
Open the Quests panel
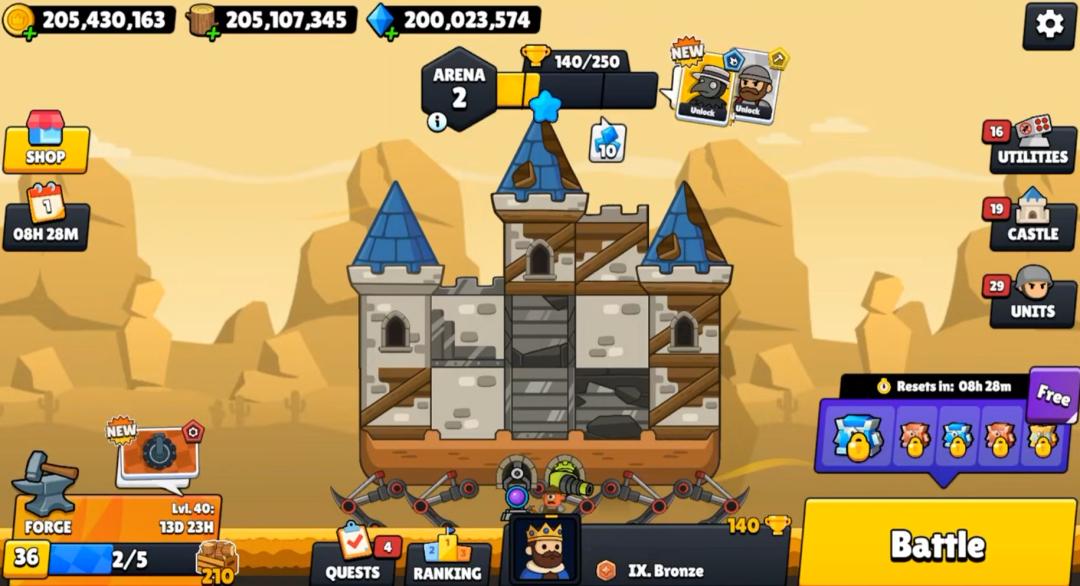tap(354, 558)
